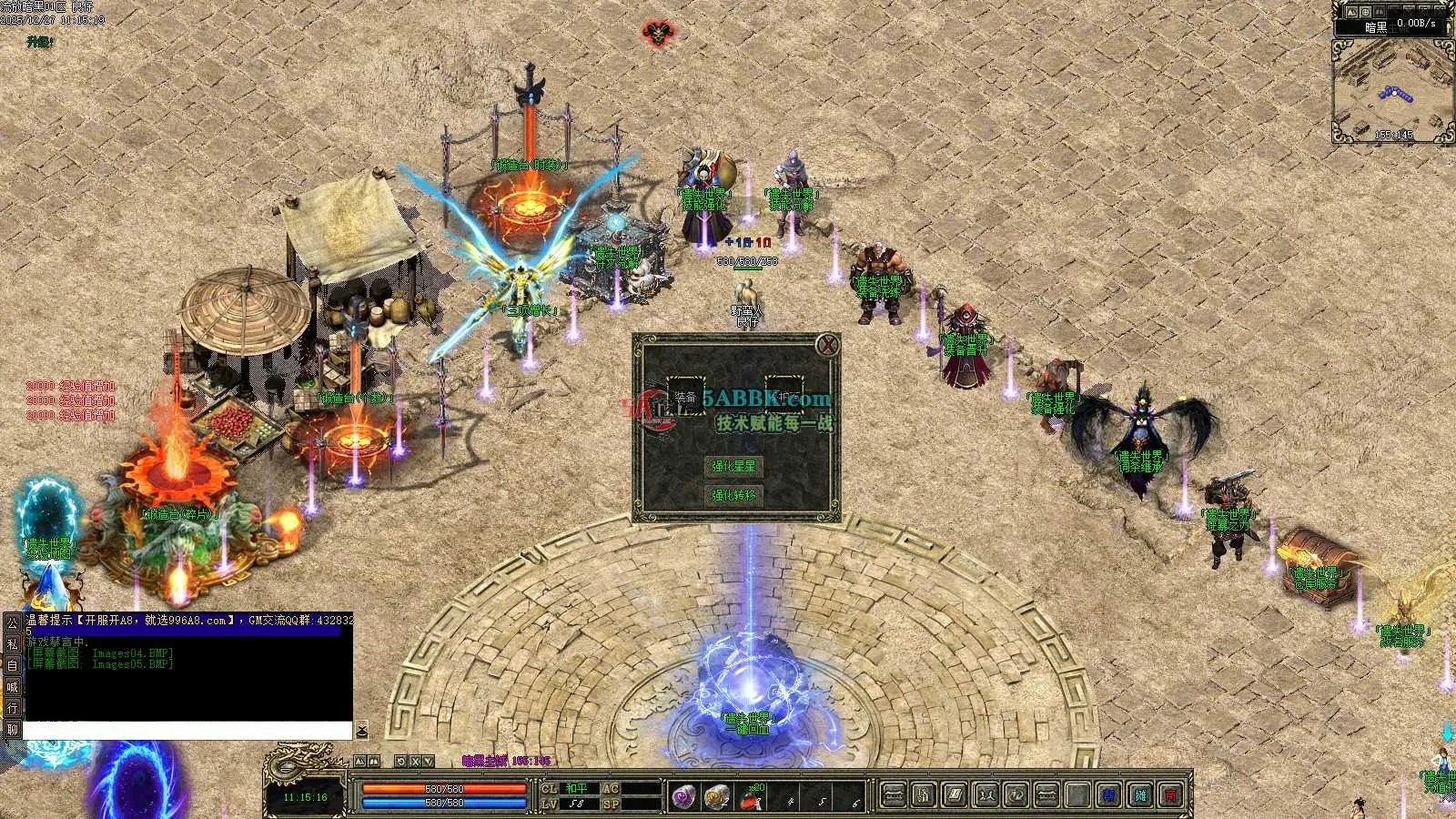
Task: Click the 强化星星 enhance button
Action: [733, 466]
